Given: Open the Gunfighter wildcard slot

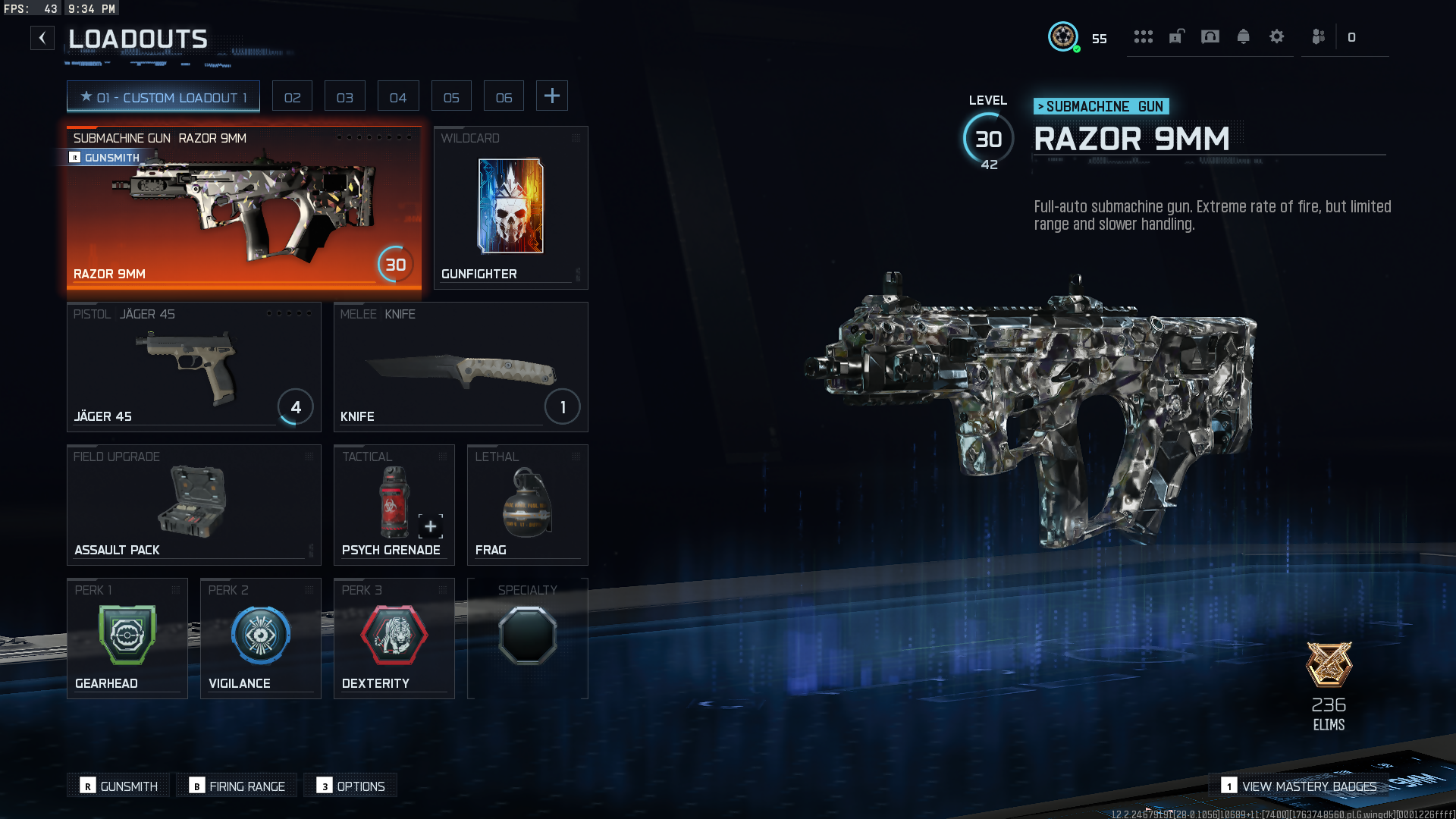Looking at the screenshot, I should pos(510,208).
